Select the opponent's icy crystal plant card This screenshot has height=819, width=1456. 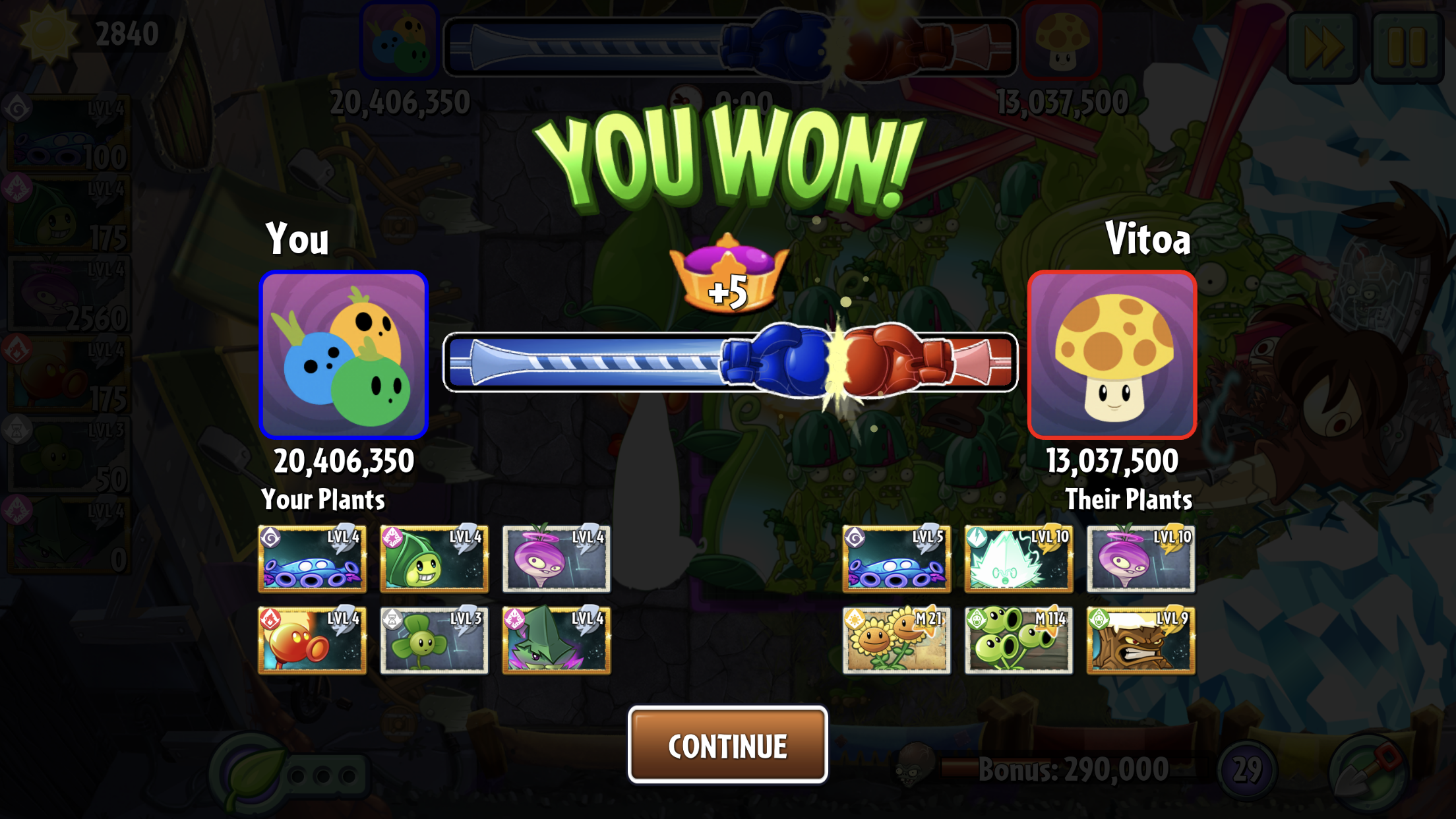pyautogui.click(x=1018, y=559)
